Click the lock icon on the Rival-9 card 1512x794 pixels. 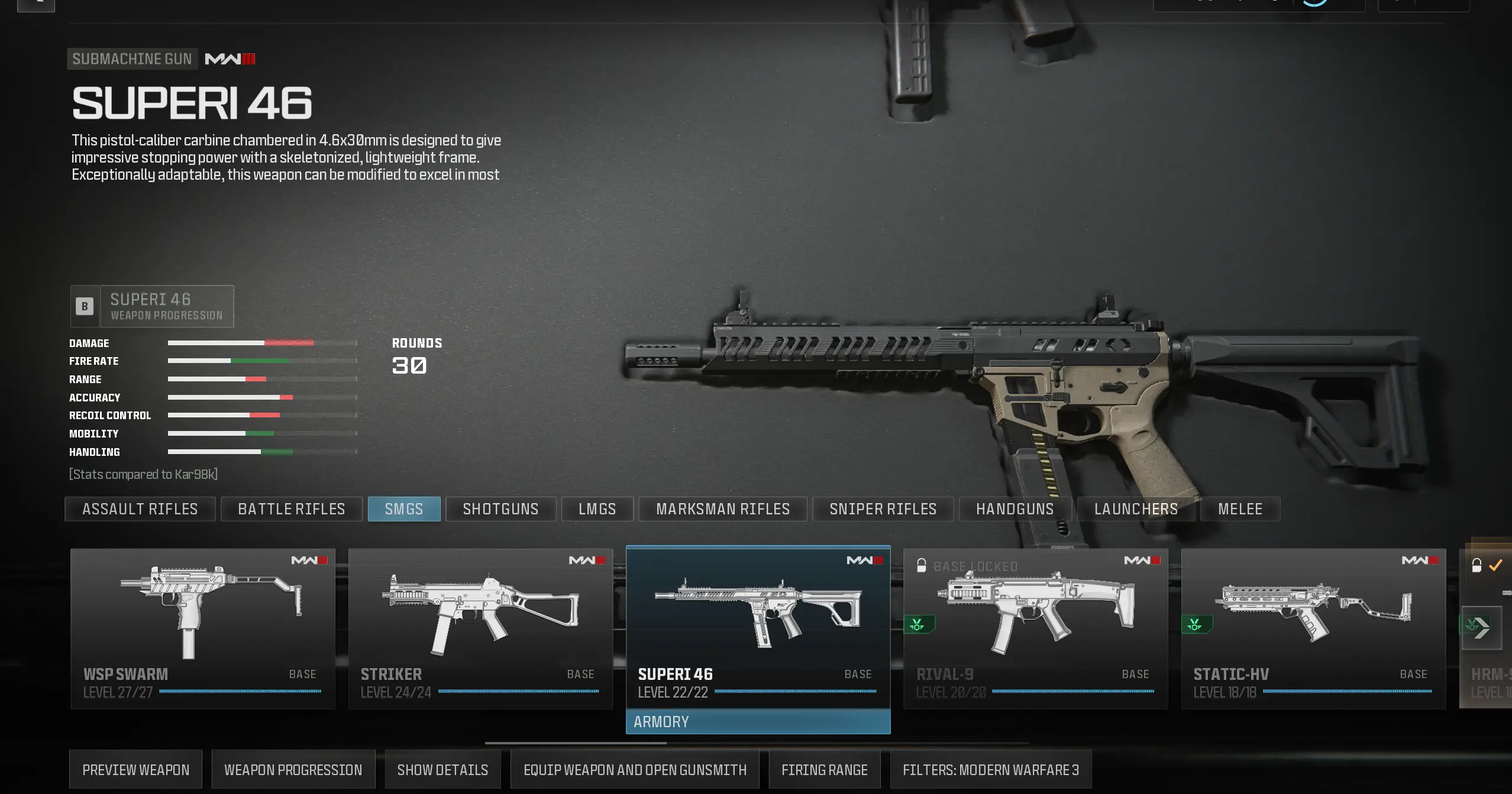pyautogui.click(x=922, y=566)
